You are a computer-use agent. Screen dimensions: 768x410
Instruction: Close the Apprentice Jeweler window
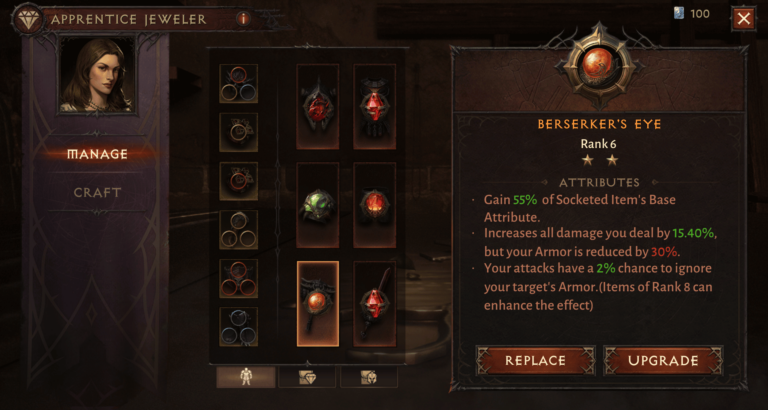click(743, 18)
